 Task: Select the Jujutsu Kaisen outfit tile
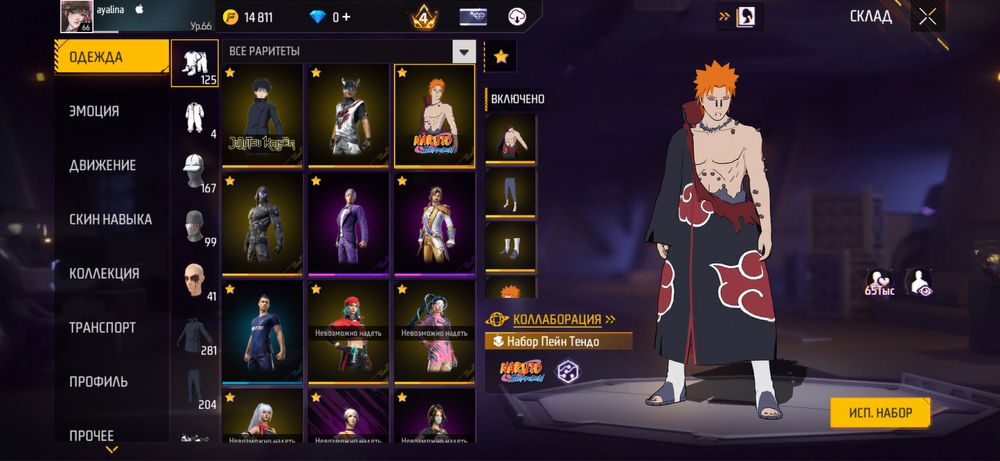(x=262, y=115)
